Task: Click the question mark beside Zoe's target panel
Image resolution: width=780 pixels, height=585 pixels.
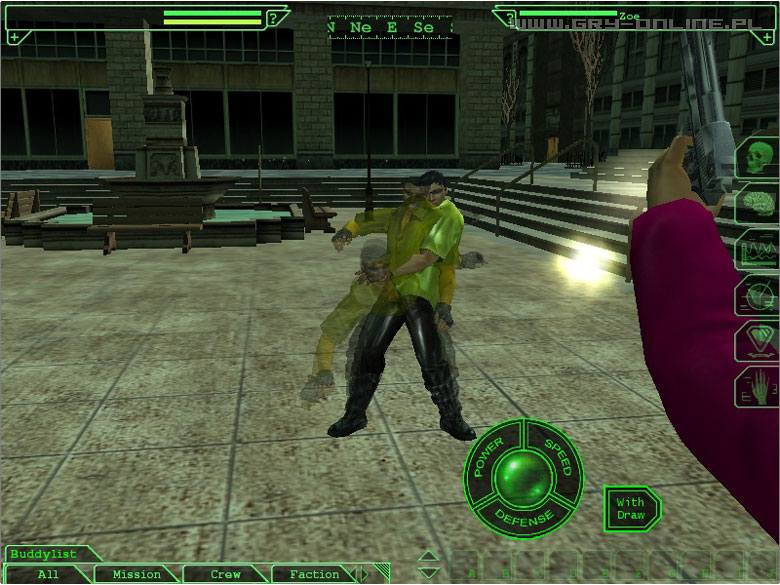Action: (x=511, y=18)
